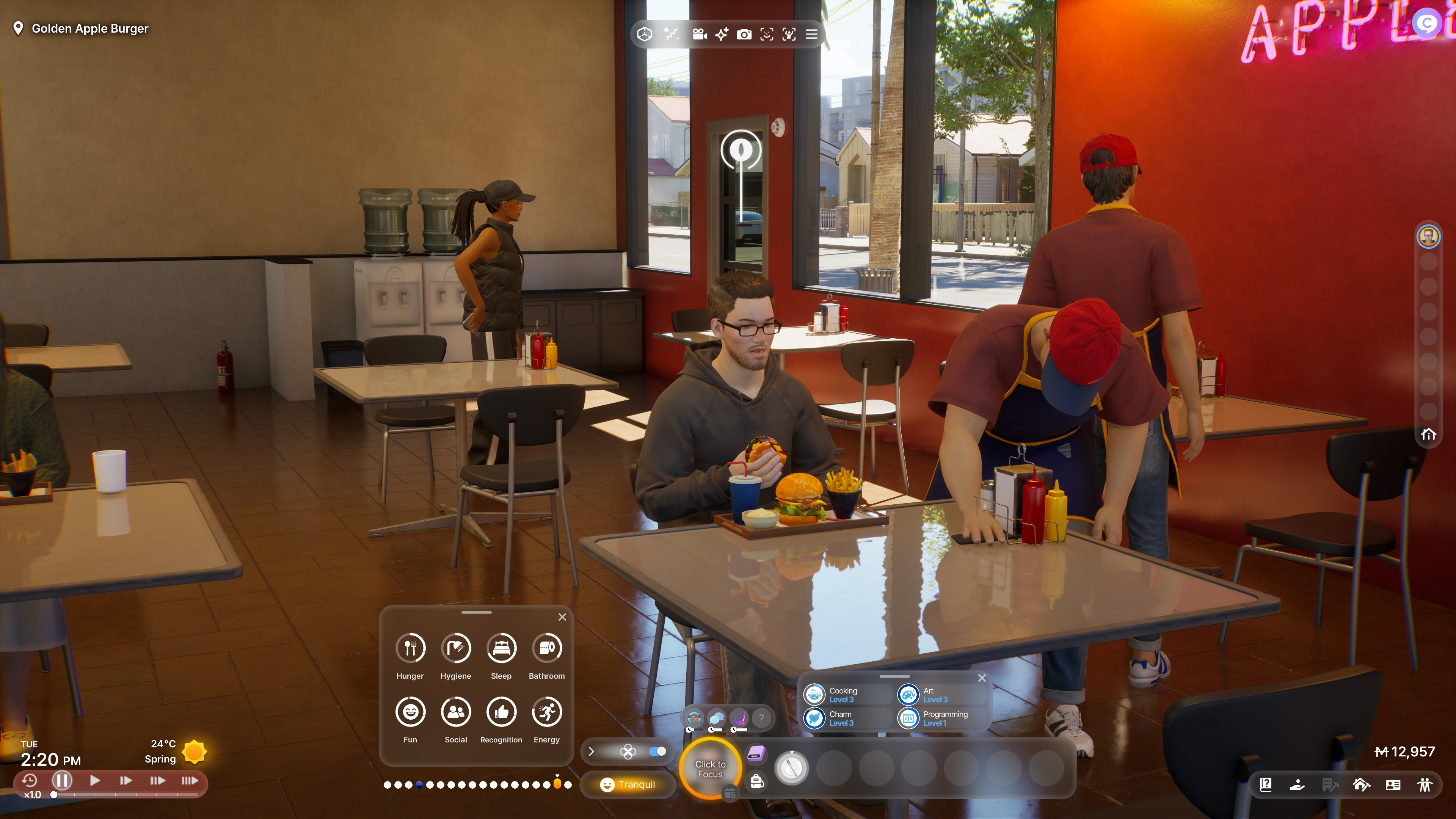The width and height of the screenshot is (1456, 819).
Task: Select the Hunger need icon
Action: pos(410,648)
